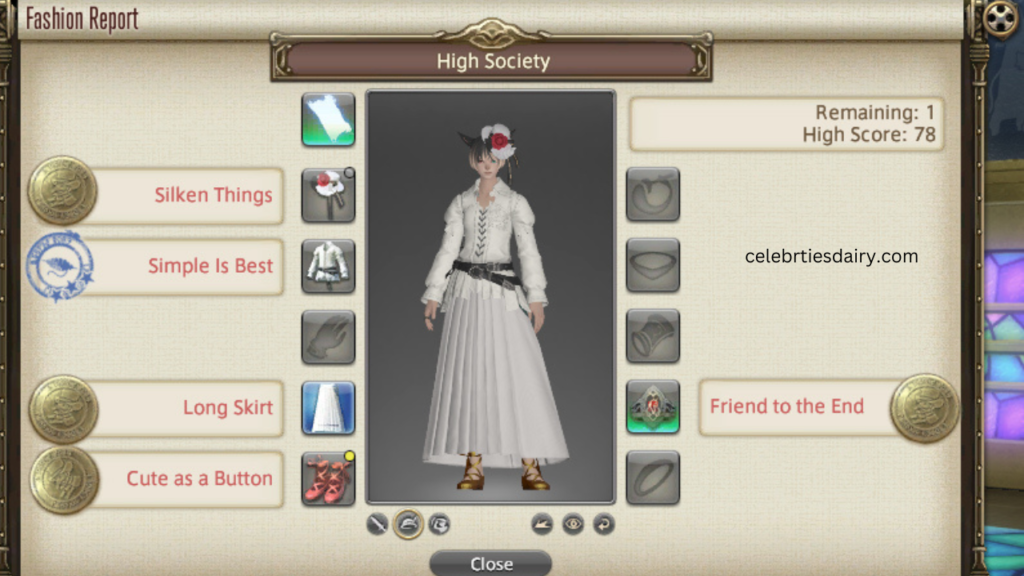
Task: Choose the white shirt body slot
Action: (328, 266)
